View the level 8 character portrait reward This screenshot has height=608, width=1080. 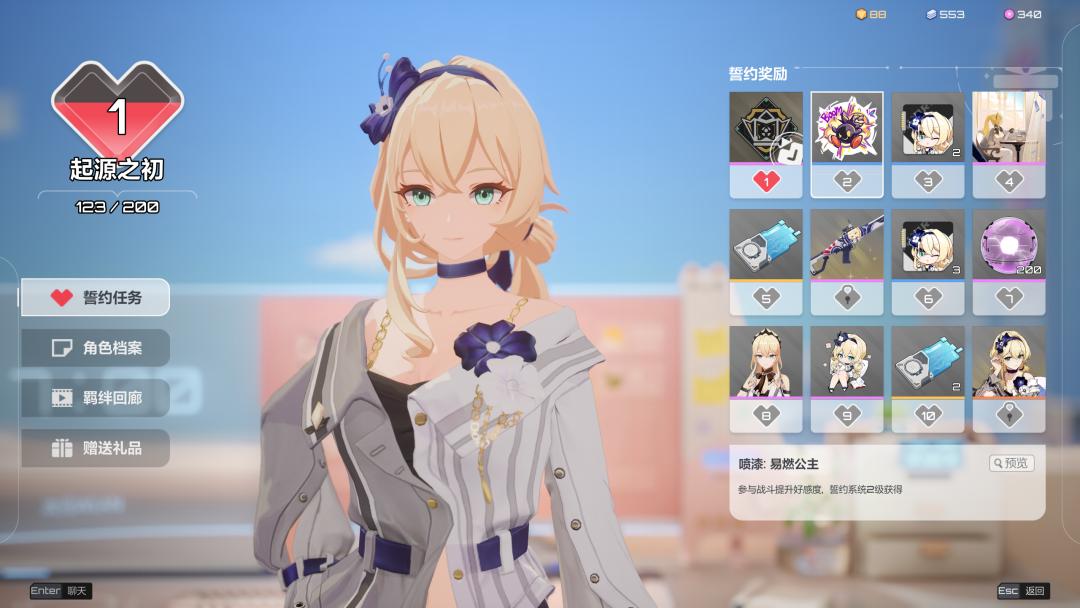pyautogui.click(x=766, y=361)
